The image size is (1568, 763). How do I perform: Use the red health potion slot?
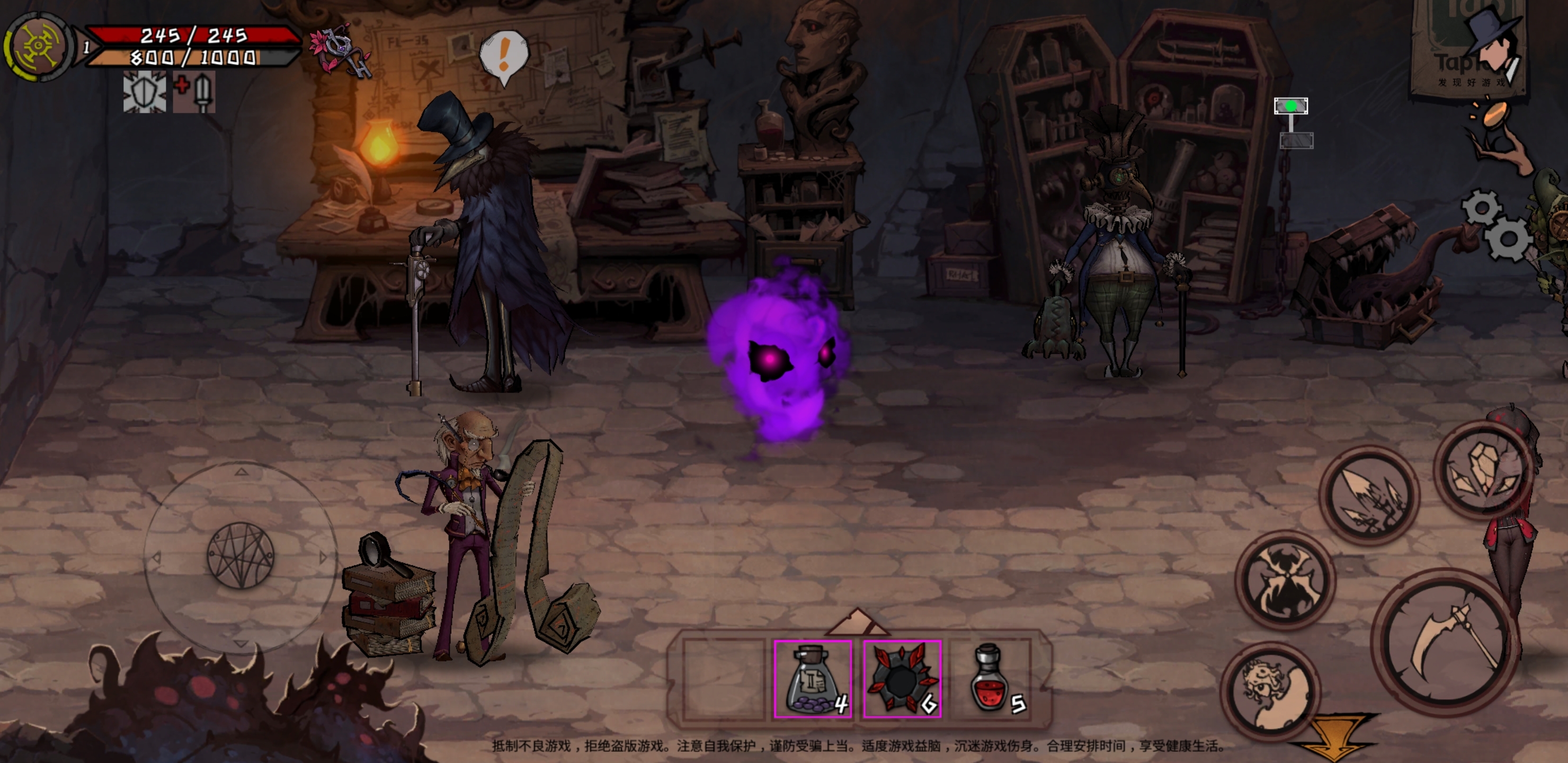992,678
